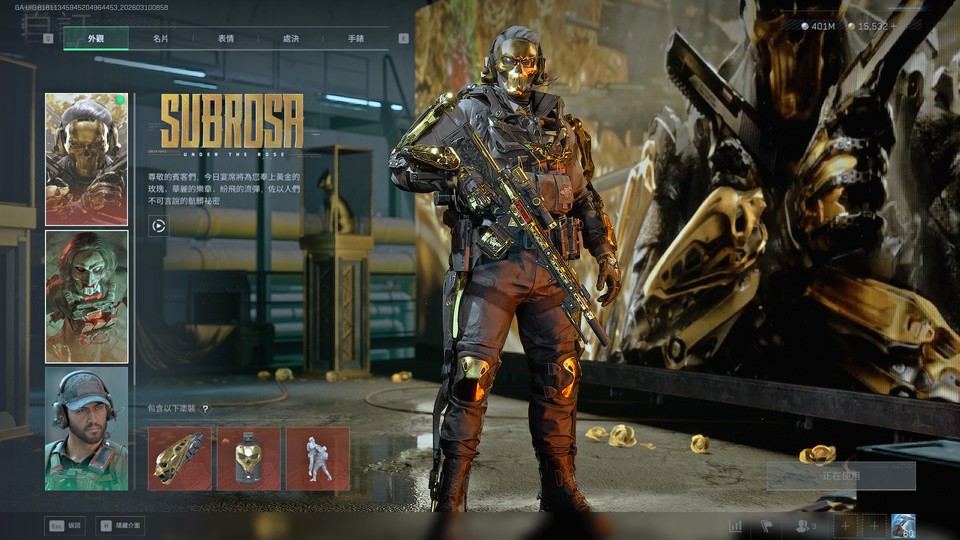Hide the interface with 隱藏介面
Screen dimensions: 960x540
point(120,525)
